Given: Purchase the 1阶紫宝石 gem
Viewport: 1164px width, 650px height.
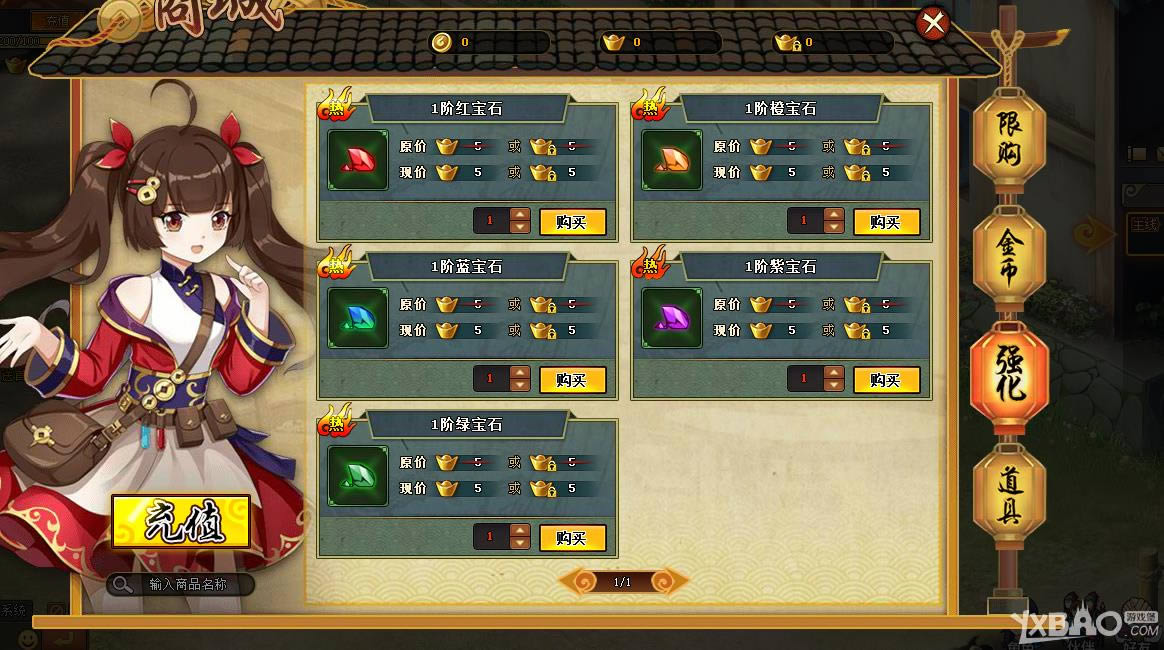Looking at the screenshot, I should pyautogui.click(x=886, y=380).
